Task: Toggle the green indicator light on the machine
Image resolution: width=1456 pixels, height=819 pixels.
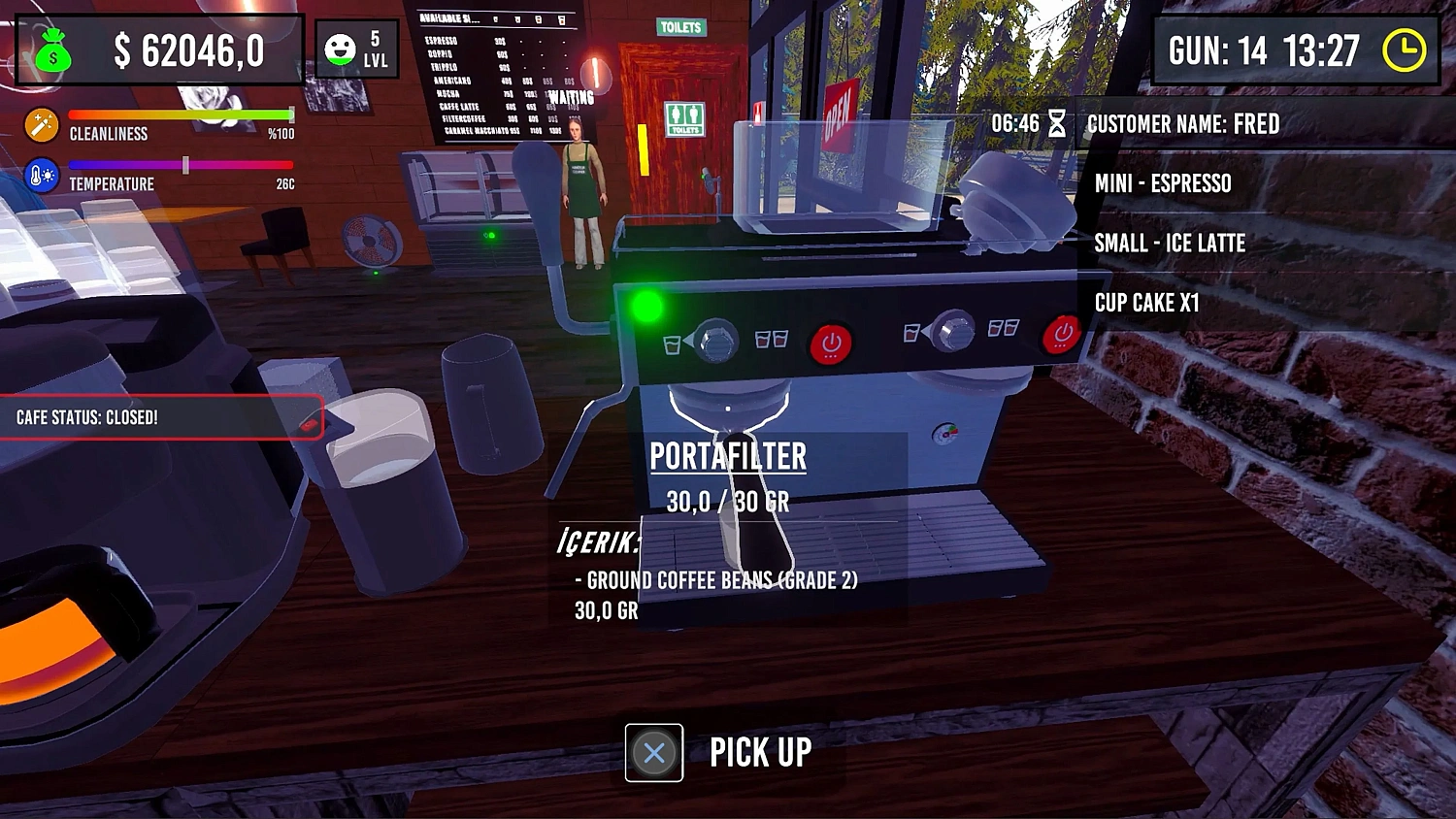Action: [645, 303]
